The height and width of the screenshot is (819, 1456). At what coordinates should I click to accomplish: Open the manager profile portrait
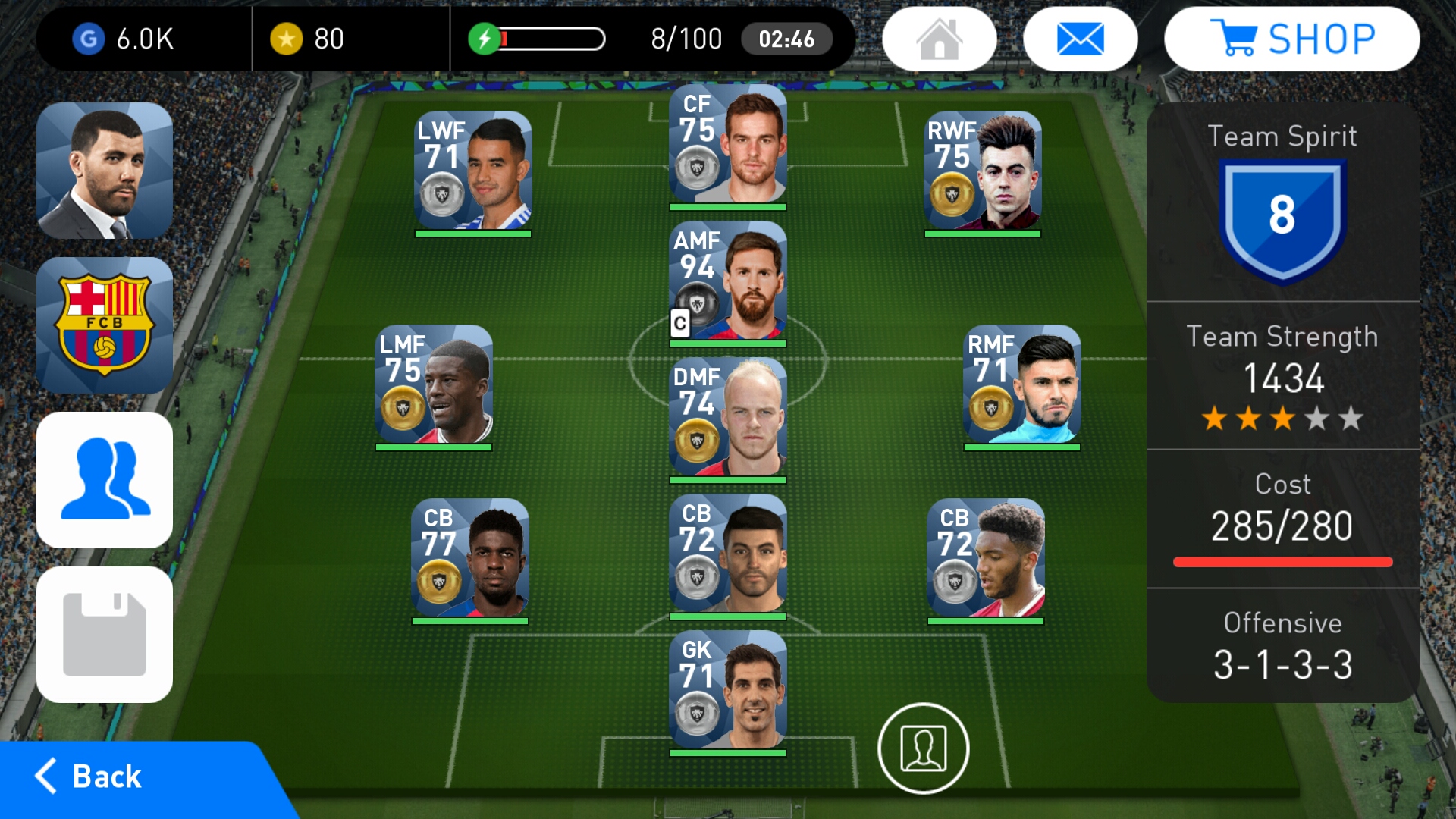105,168
